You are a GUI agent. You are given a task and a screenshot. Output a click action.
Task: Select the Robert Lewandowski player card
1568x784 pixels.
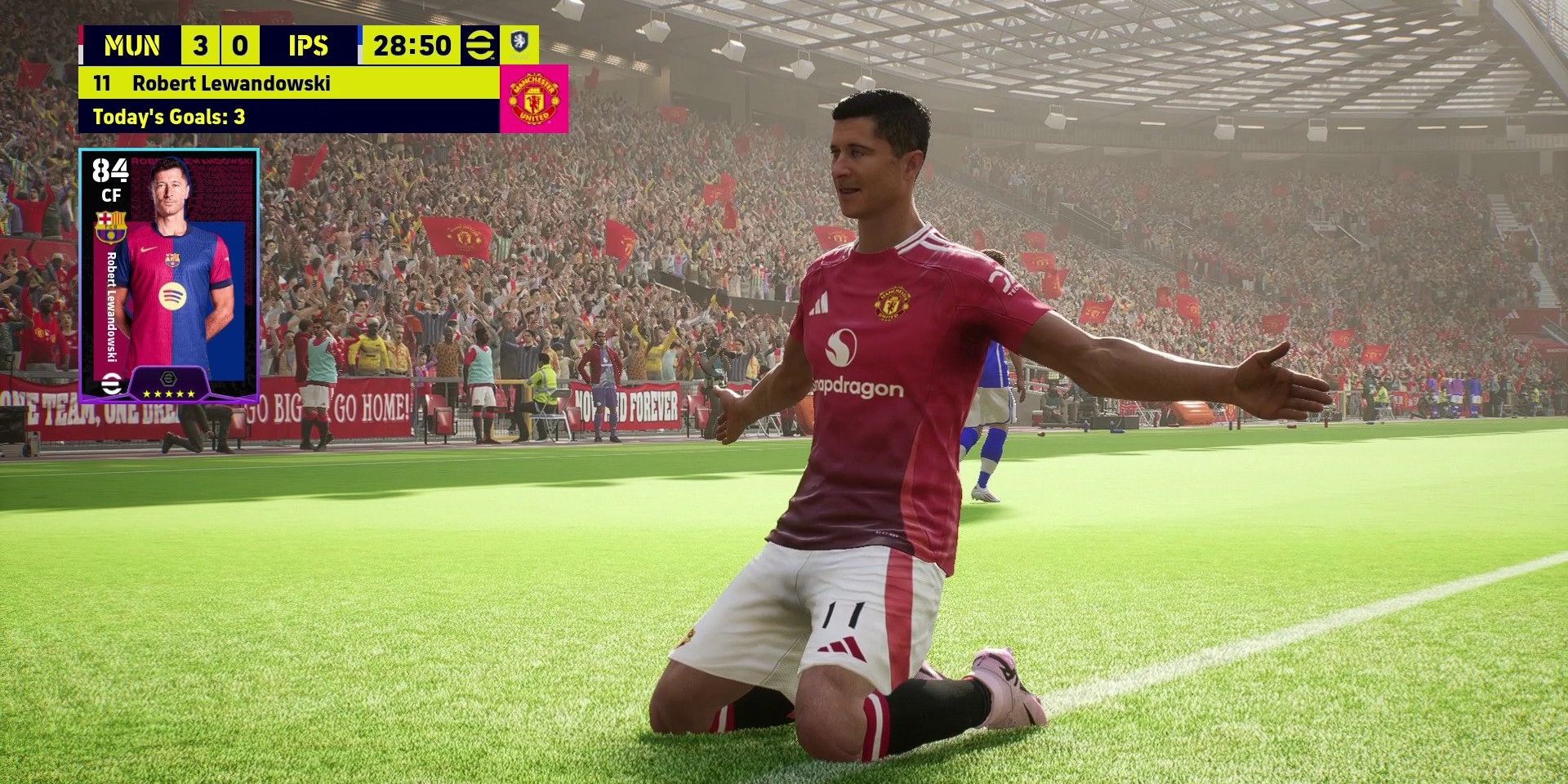169,275
